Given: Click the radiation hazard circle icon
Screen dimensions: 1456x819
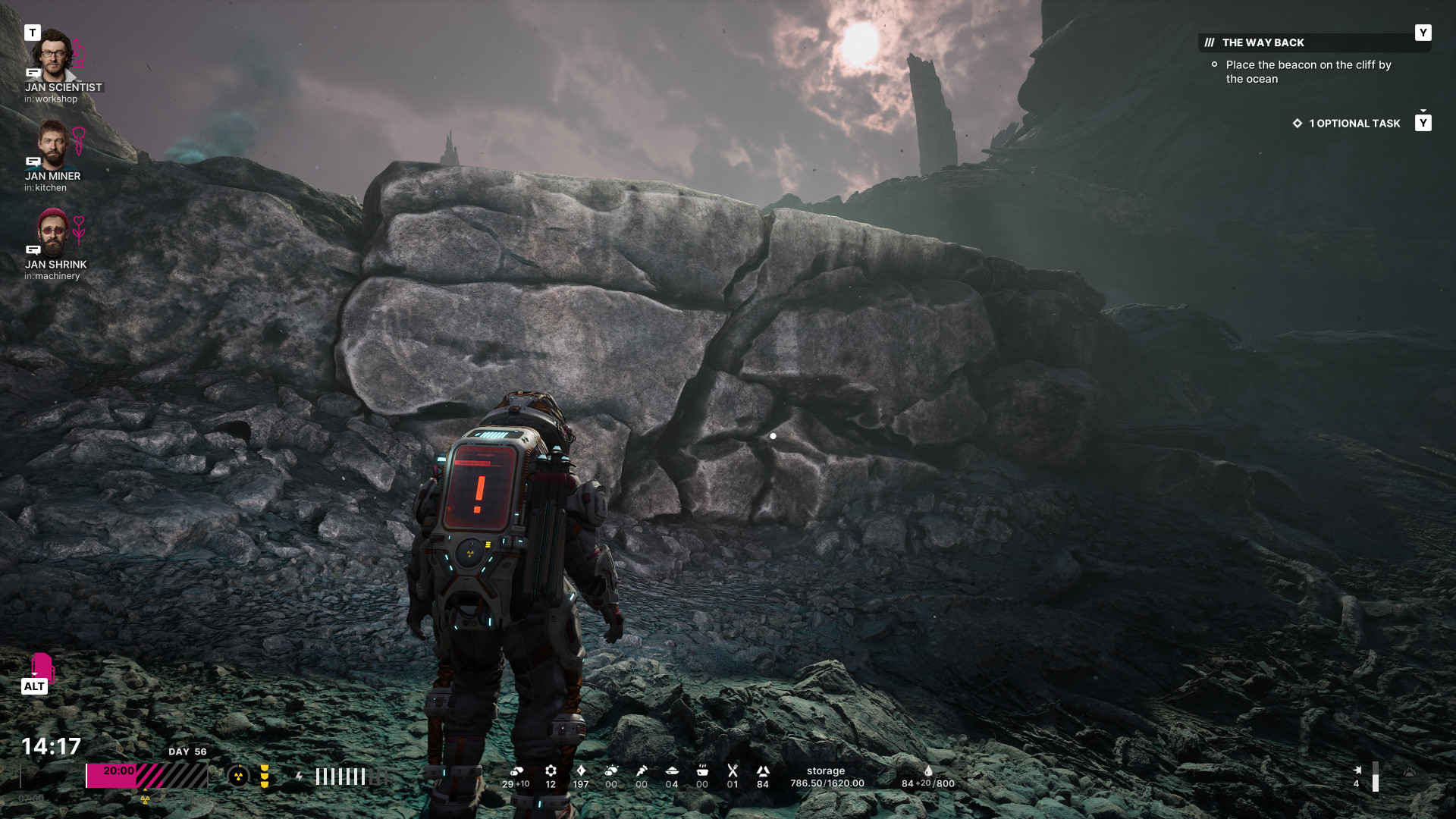Looking at the screenshot, I should point(238,776).
